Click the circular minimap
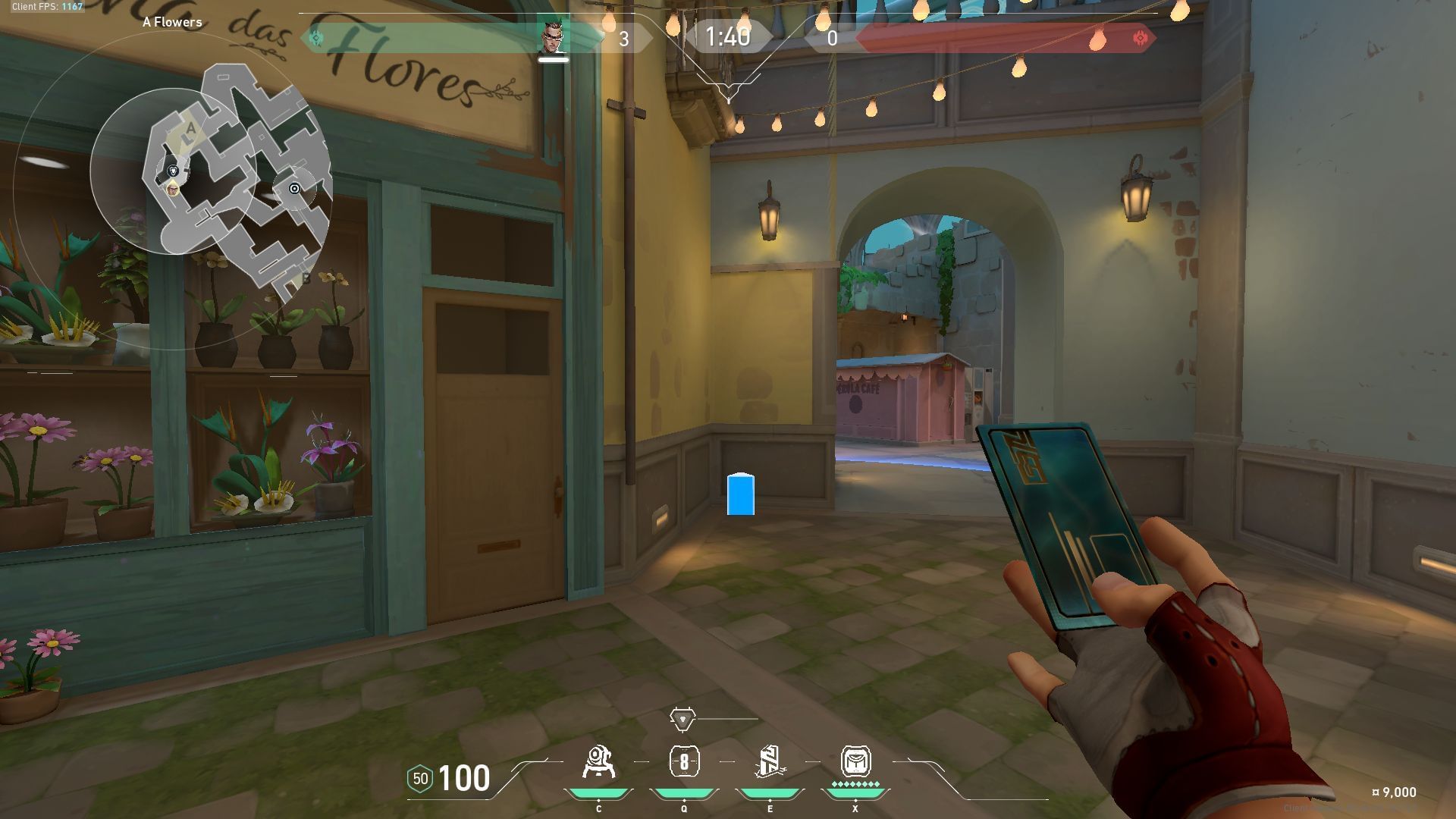The width and height of the screenshot is (1456, 819). point(173,173)
